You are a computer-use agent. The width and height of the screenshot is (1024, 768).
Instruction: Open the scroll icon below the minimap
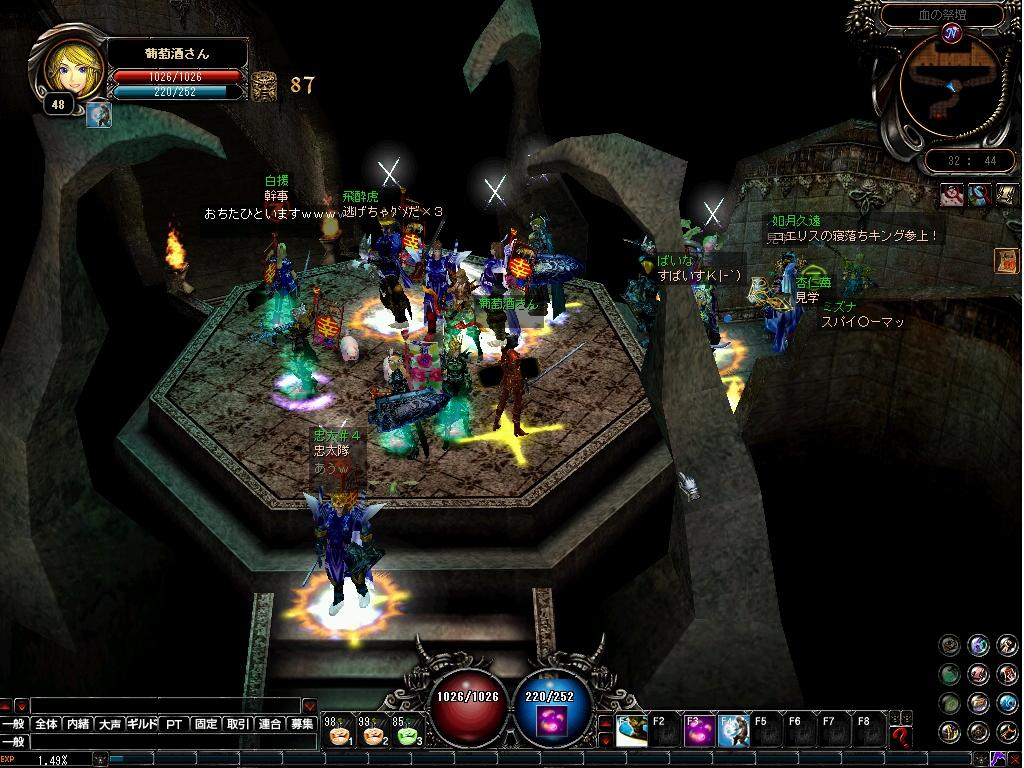[x=1005, y=196]
